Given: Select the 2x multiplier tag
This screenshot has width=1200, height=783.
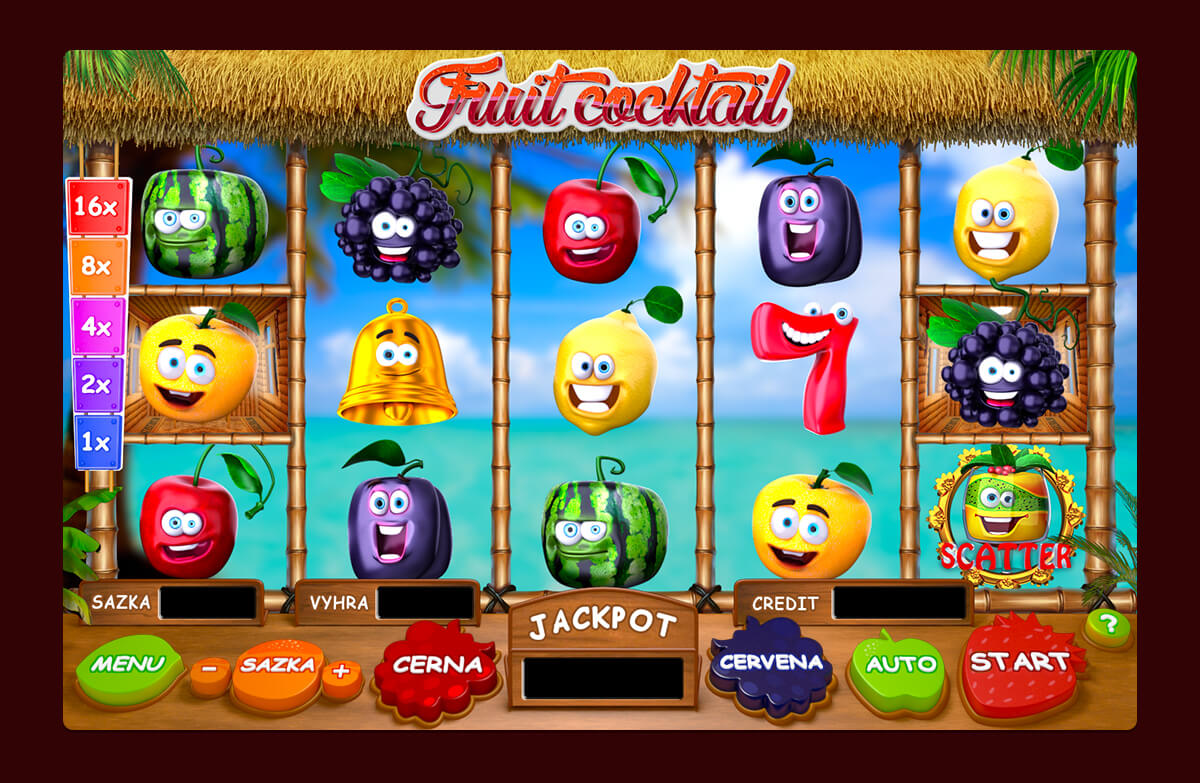Looking at the screenshot, I should [98, 385].
